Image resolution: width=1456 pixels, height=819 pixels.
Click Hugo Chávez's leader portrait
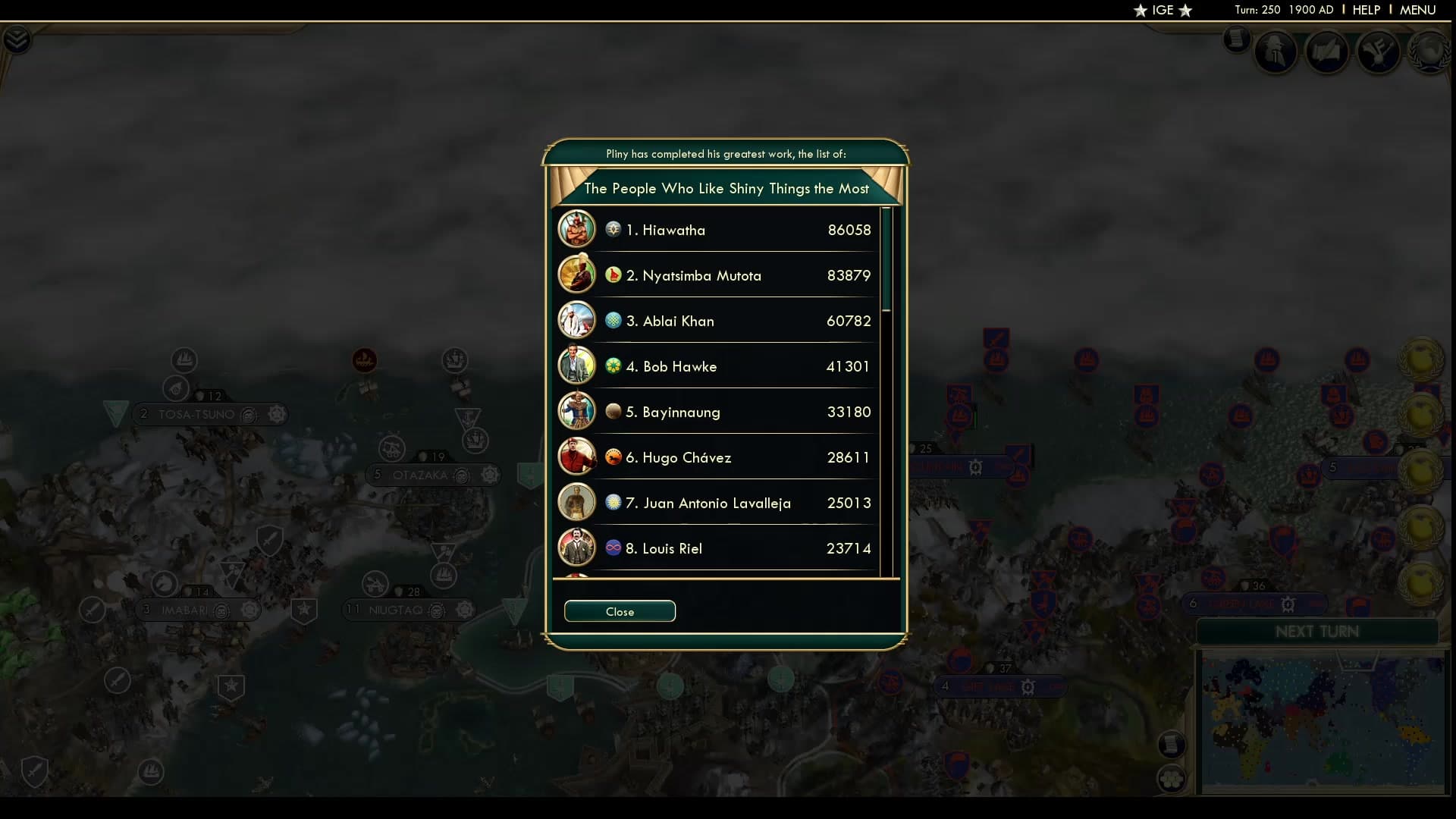click(577, 457)
